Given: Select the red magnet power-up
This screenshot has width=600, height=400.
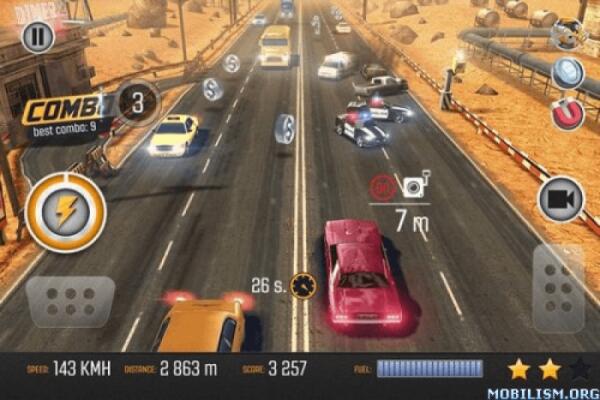Looking at the screenshot, I should click(569, 113).
